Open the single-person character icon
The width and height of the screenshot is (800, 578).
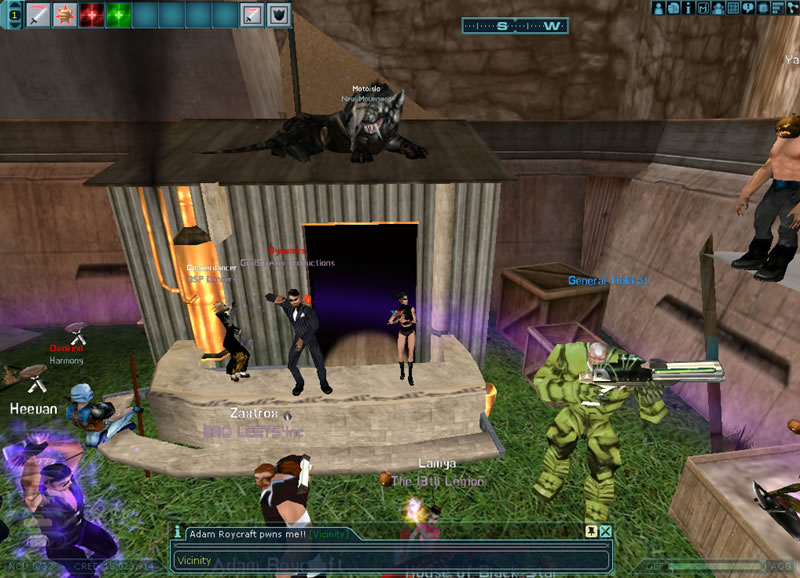pyautogui.click(x=659, y=8)
